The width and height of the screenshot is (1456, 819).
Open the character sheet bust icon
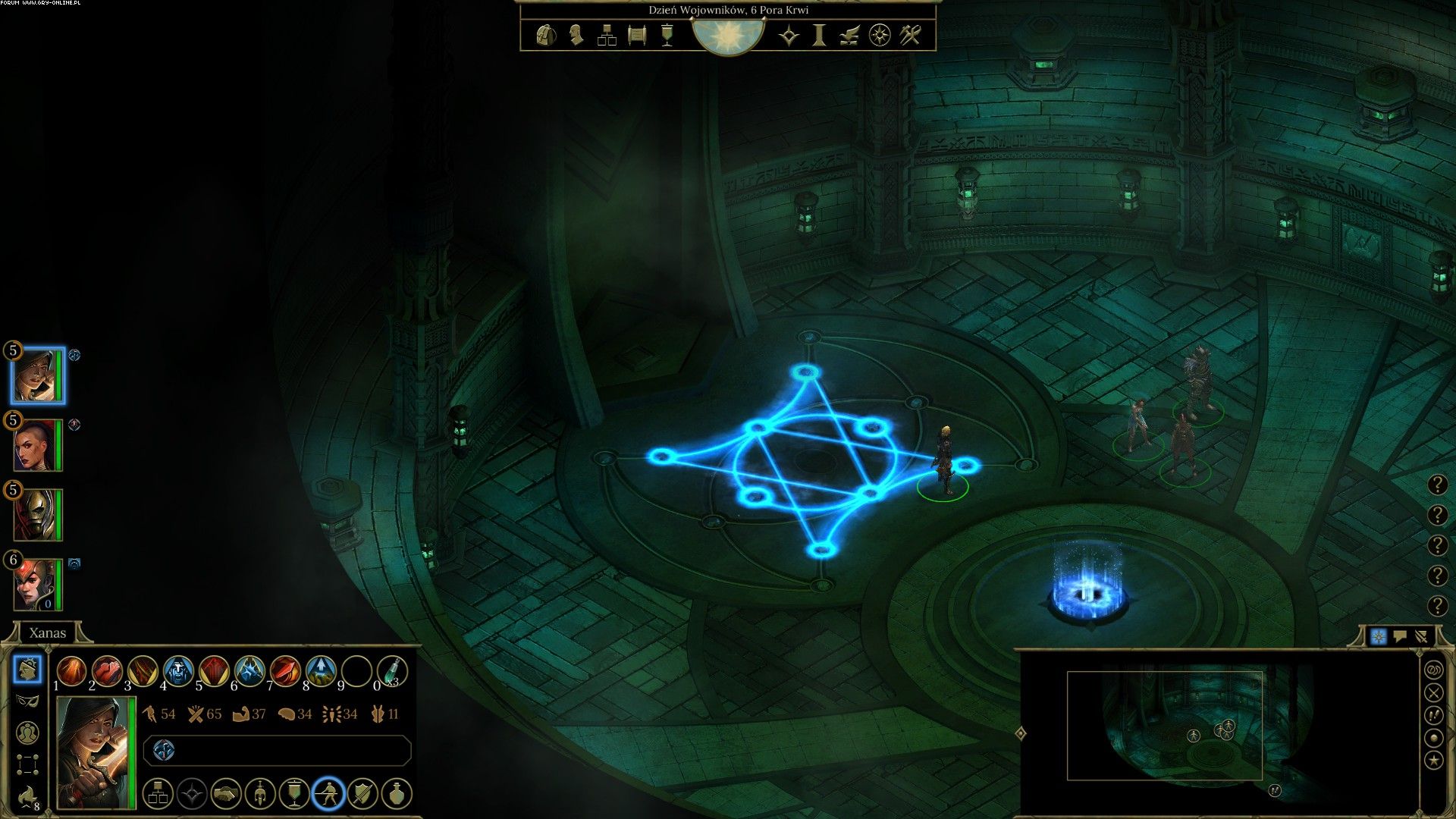point(576,35)
